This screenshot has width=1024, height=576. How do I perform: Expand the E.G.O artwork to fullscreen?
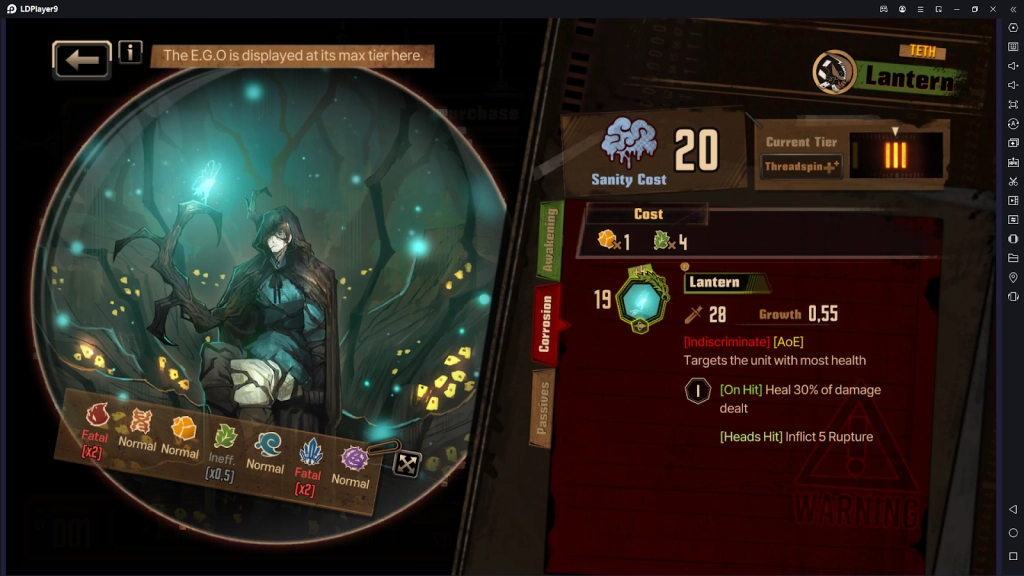406,463
